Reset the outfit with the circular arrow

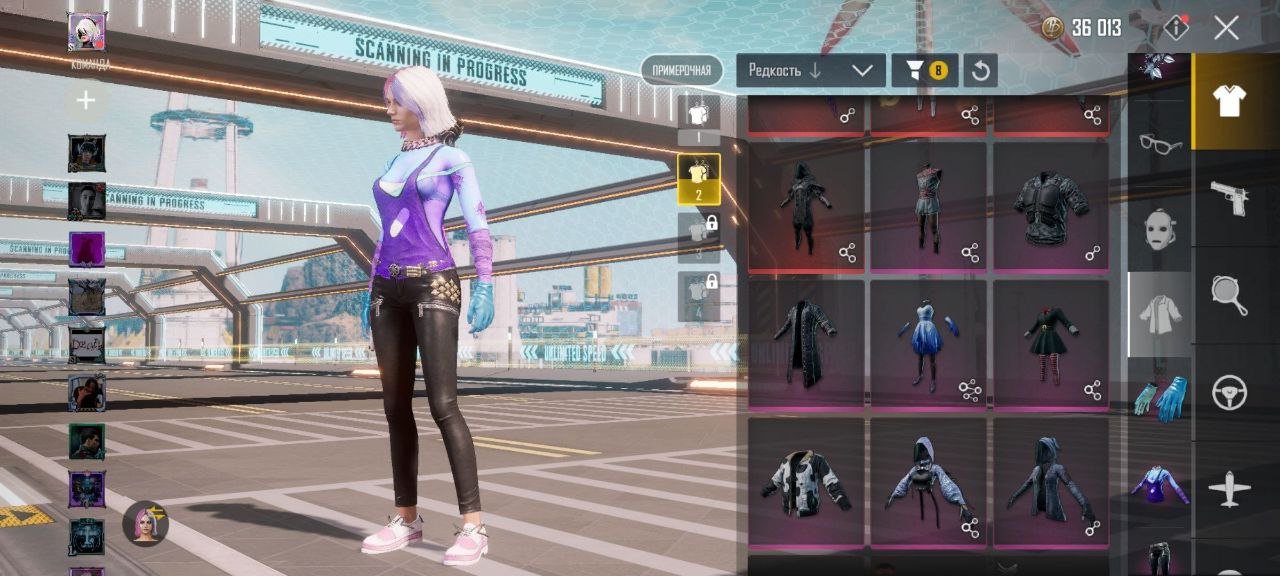[x=981, y=70]
